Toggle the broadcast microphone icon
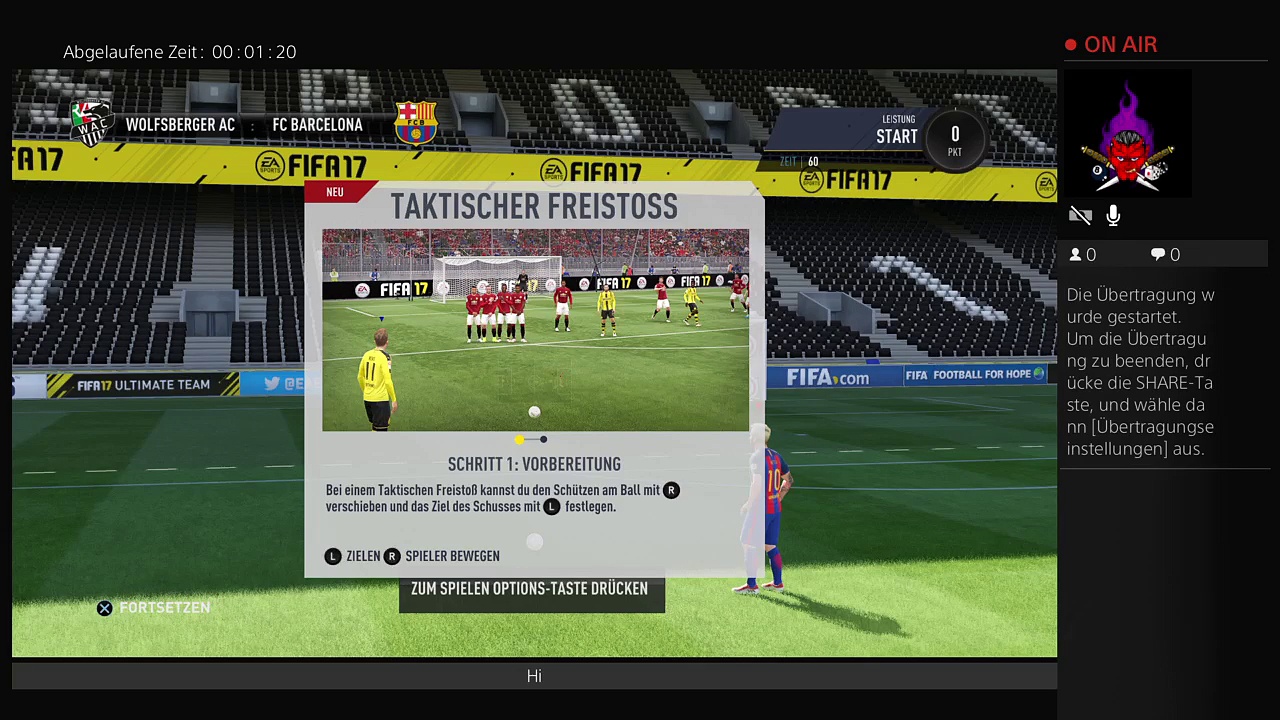This screenshot has width=1280, height=720. 1113,216
